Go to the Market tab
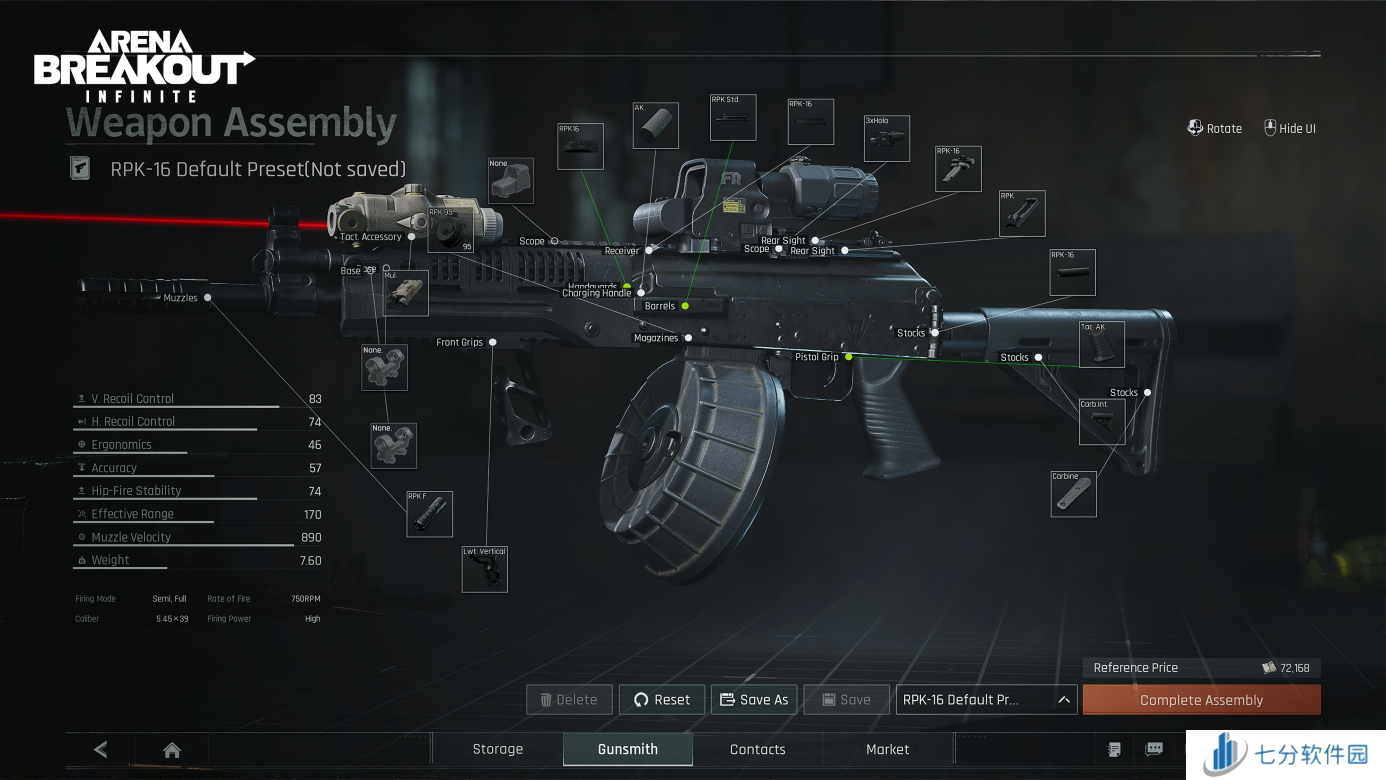Viewport: 1386px width, 780px height. point(887,749)
